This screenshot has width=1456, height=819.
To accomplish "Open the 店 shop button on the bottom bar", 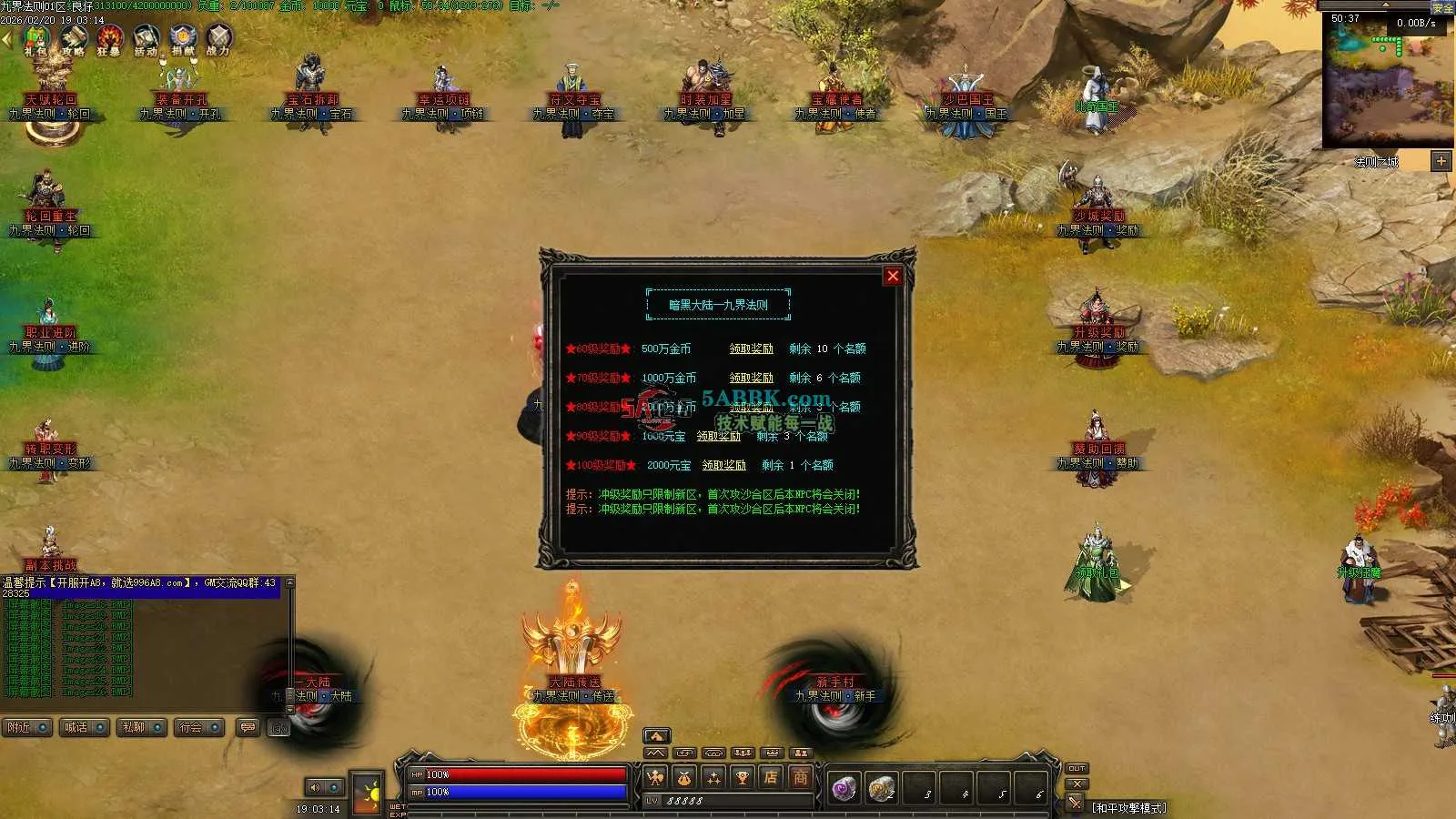I will 771,777.
